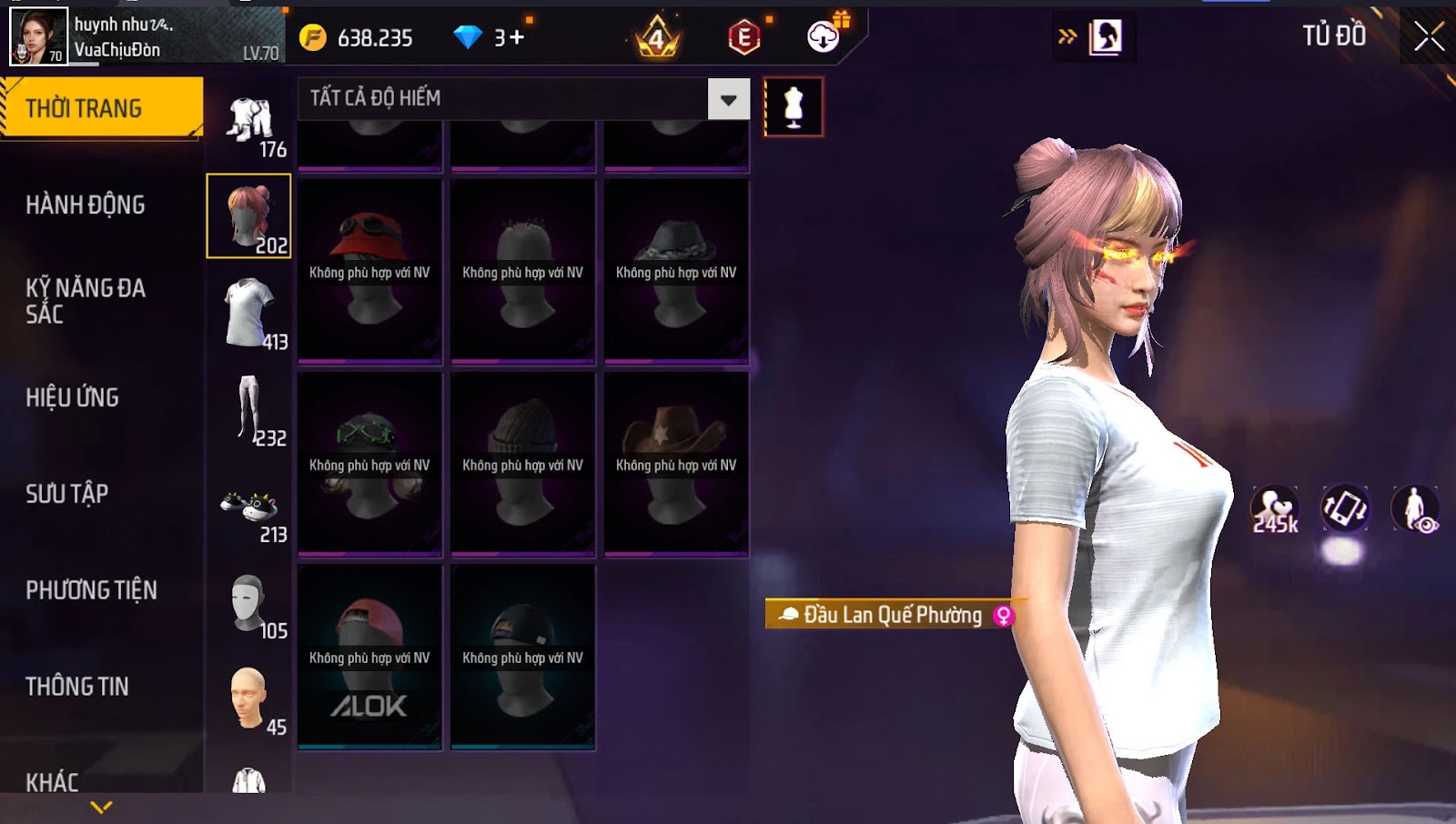Viewport: 1456px width, 824px height.
Task: Open the Tất Cả Độ Hiếm rarity dropdown
Action: tap(729, 99)
